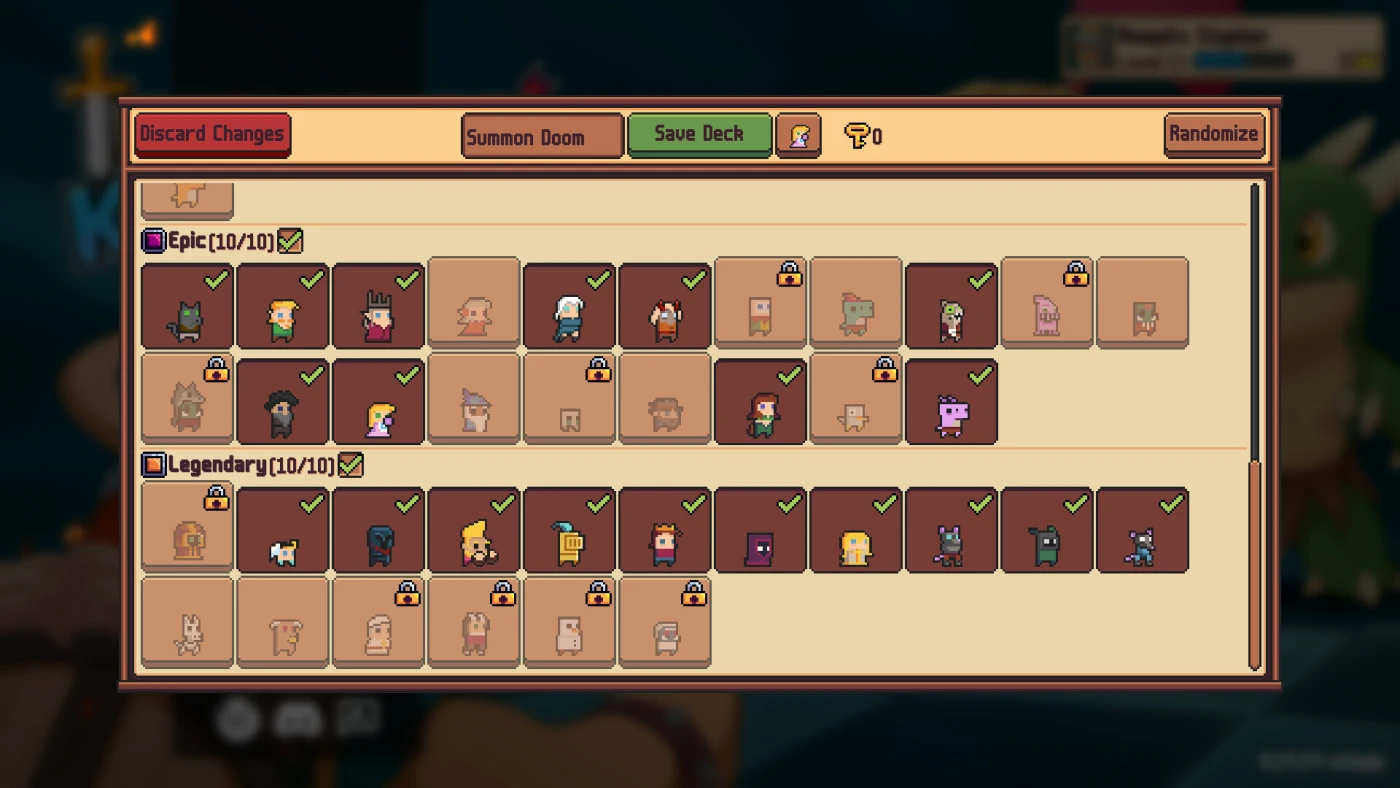This screenshot has height=788, width=1400.
Task: Pick the black-hat dark-robed character card
Action: (x=283, y=402)
